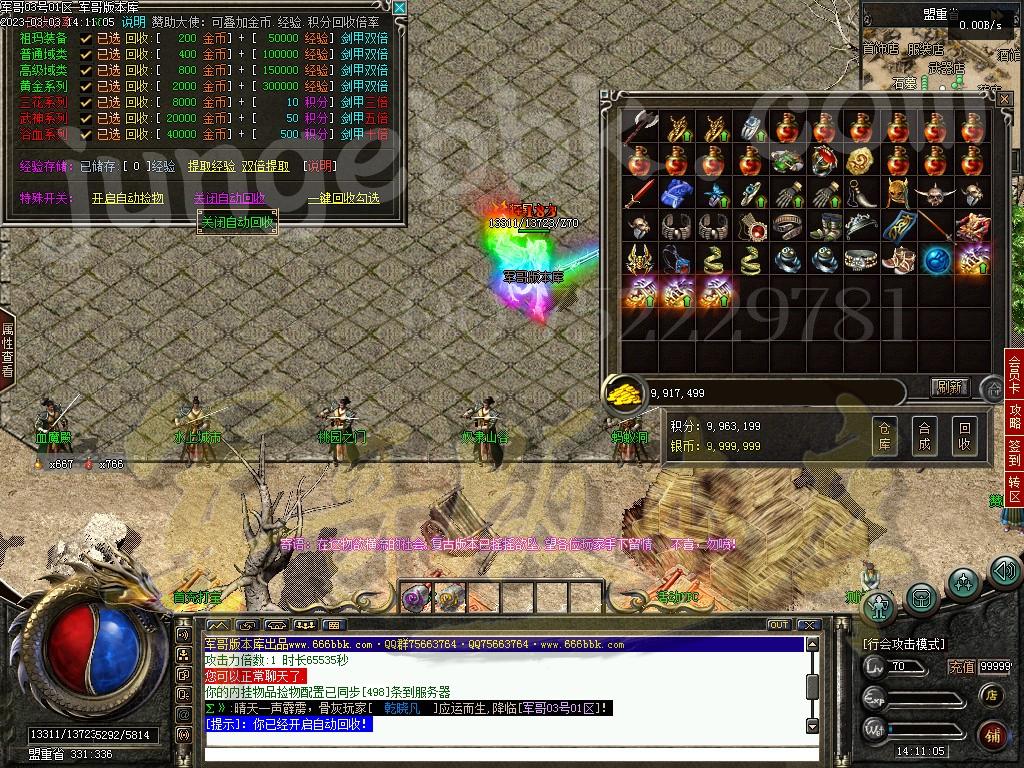
Task: Toggle the 黄金系列 recycle checkbox
Action: 86,86
